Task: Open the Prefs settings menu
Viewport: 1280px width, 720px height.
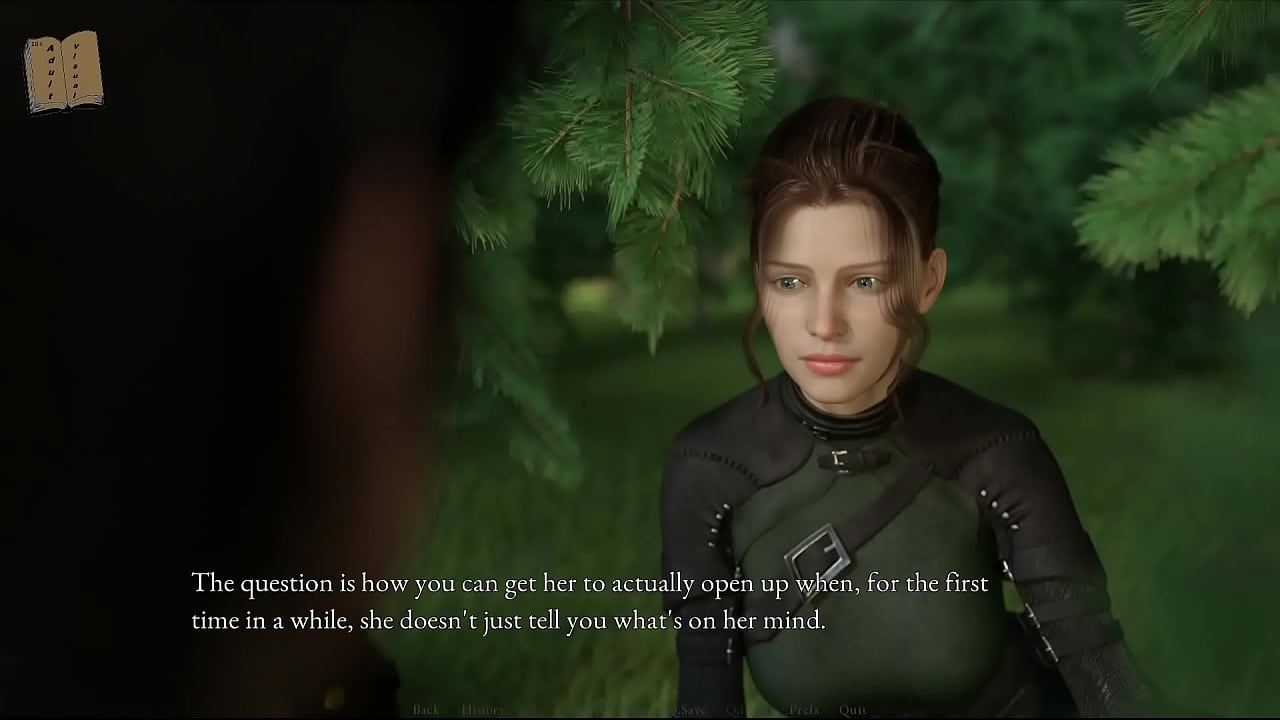Action: point(804,710)
